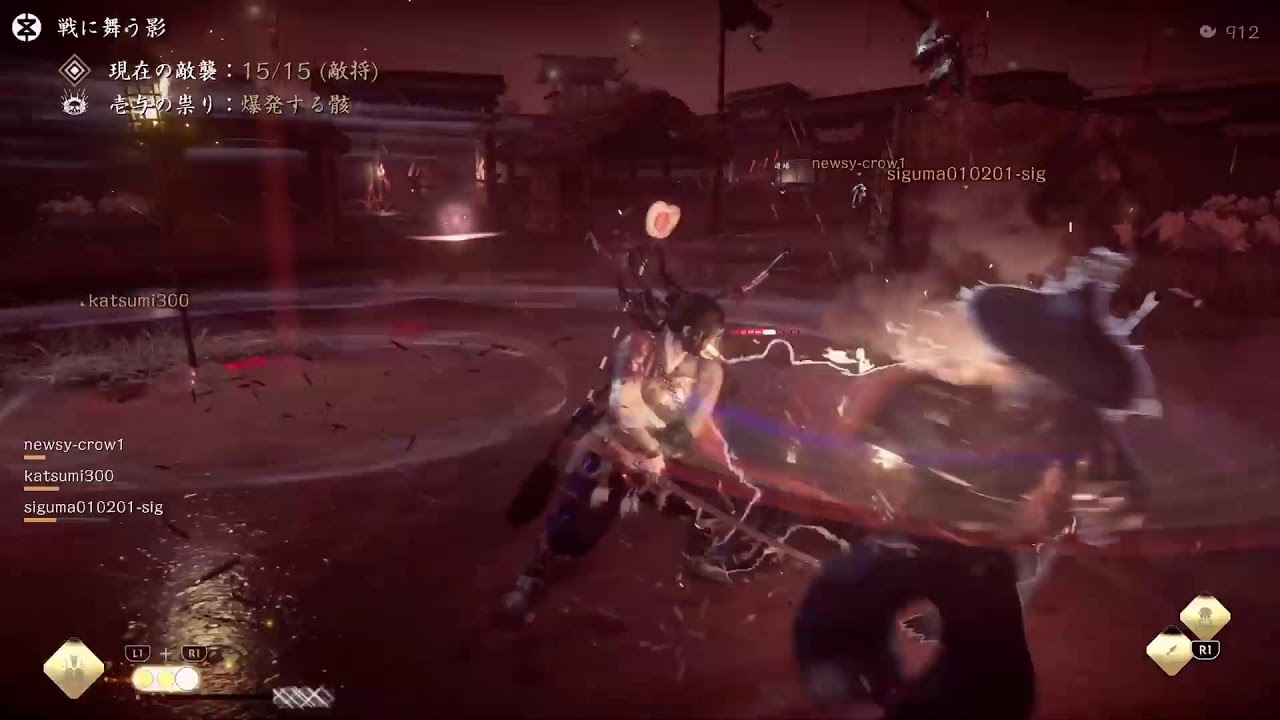Viewport: 1280px width, 720px height.
Task: Activate the gold ultimate ability diamond icon
Action: (x=74, y=668)
